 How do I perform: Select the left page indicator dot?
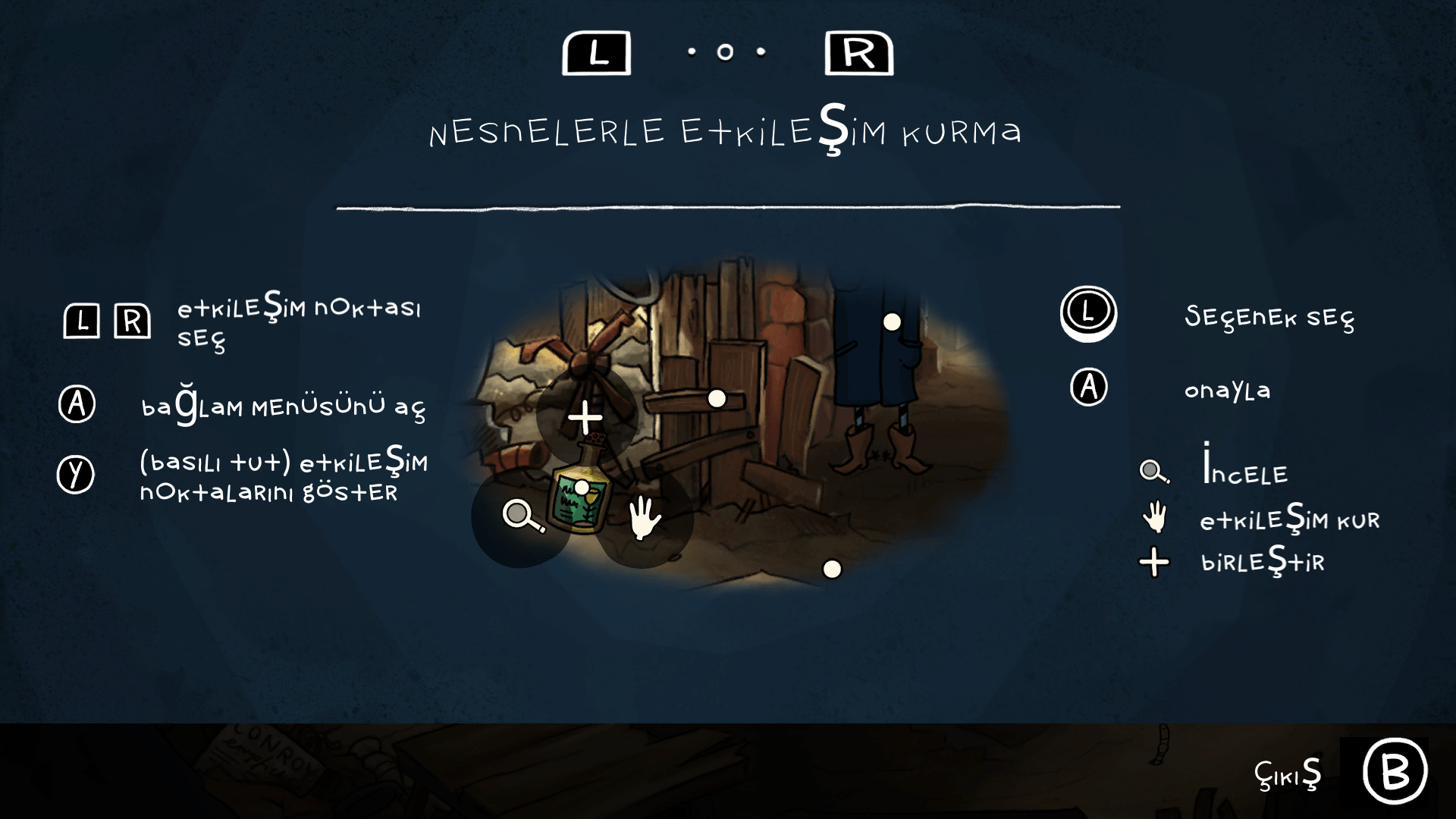(x=691, y=52)
